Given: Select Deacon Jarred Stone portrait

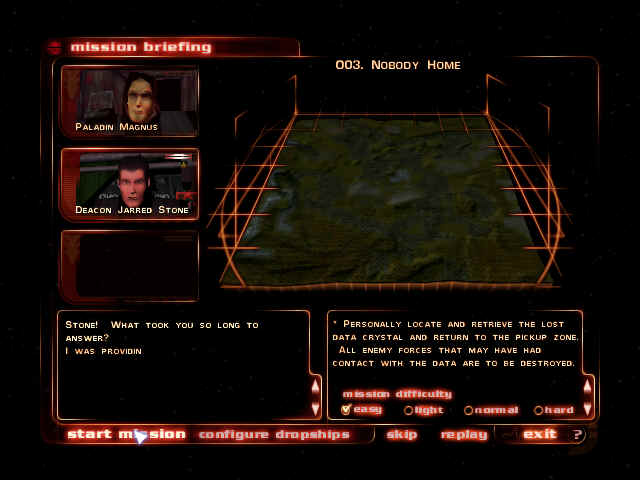Looking at the screenshot, I should pos(130,184).
